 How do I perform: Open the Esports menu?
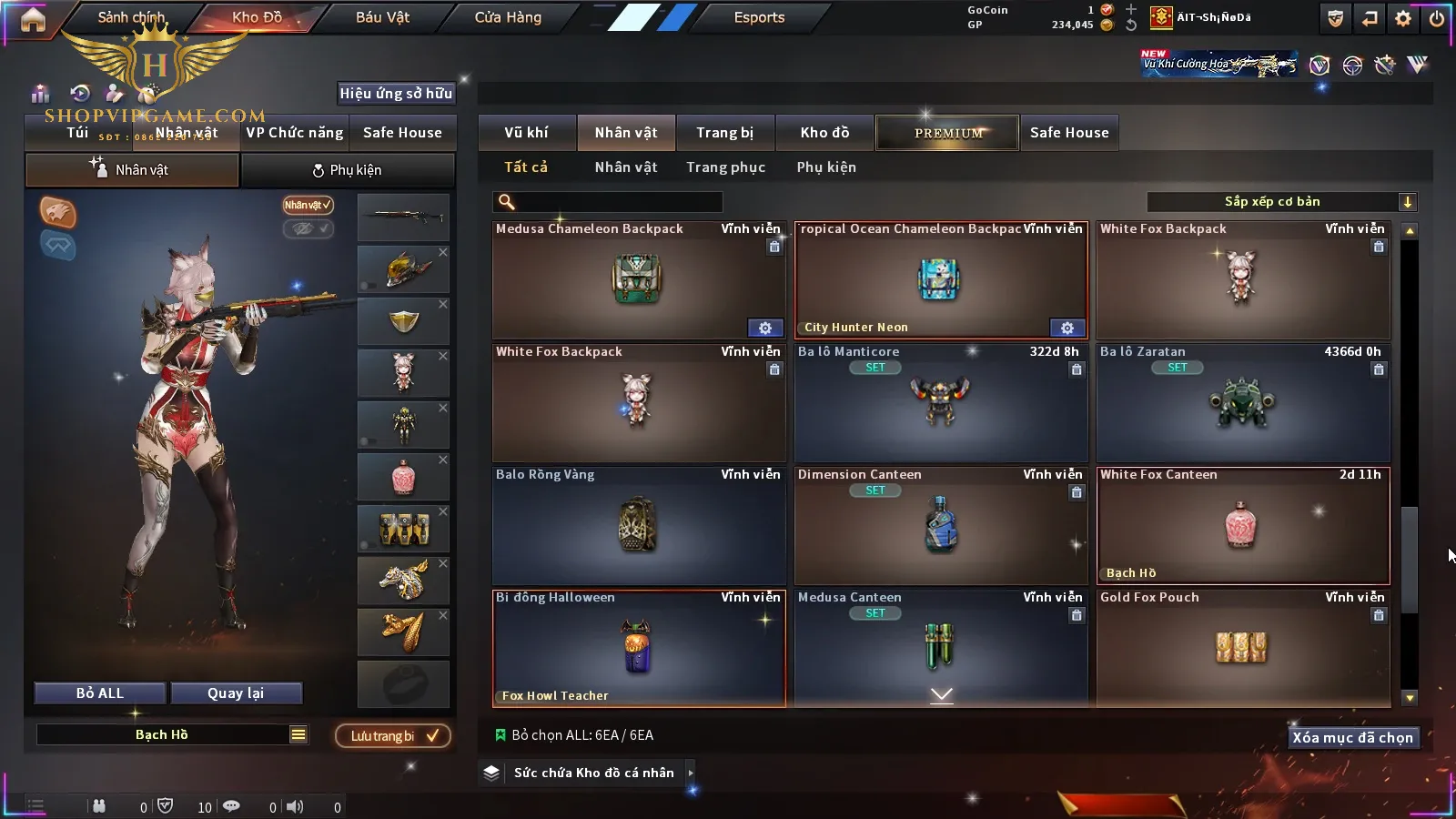(759, 17)
